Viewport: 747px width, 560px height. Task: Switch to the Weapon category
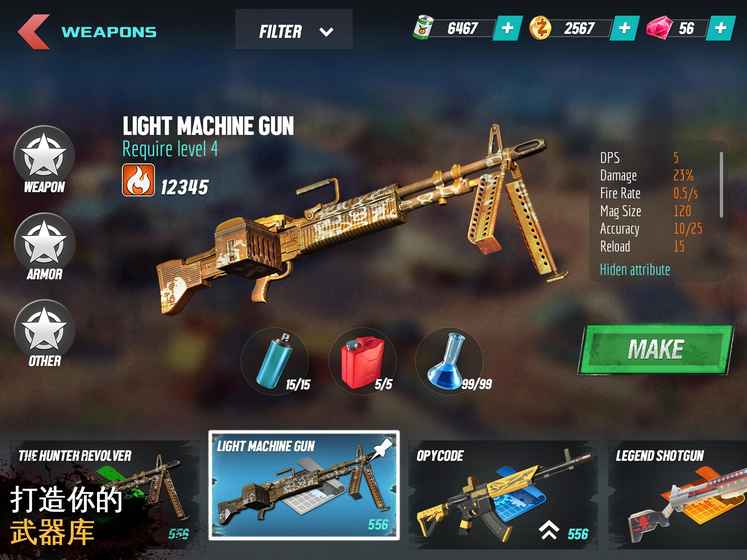pos(44,159)
